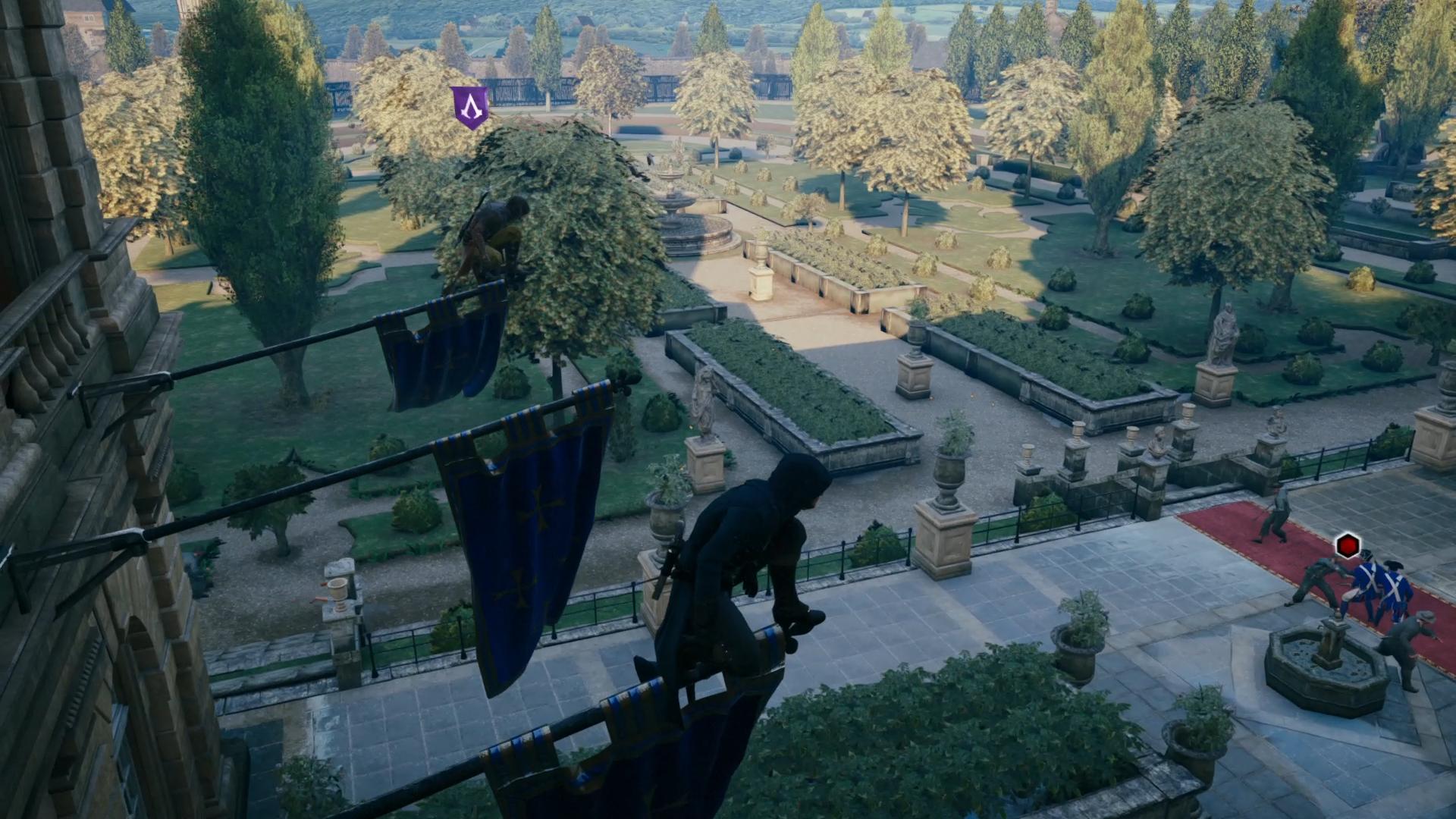This screenshot has height=819, width=1456.
Task: Click the purple Assassin insignia marker
Action: (x=470, y=106)
